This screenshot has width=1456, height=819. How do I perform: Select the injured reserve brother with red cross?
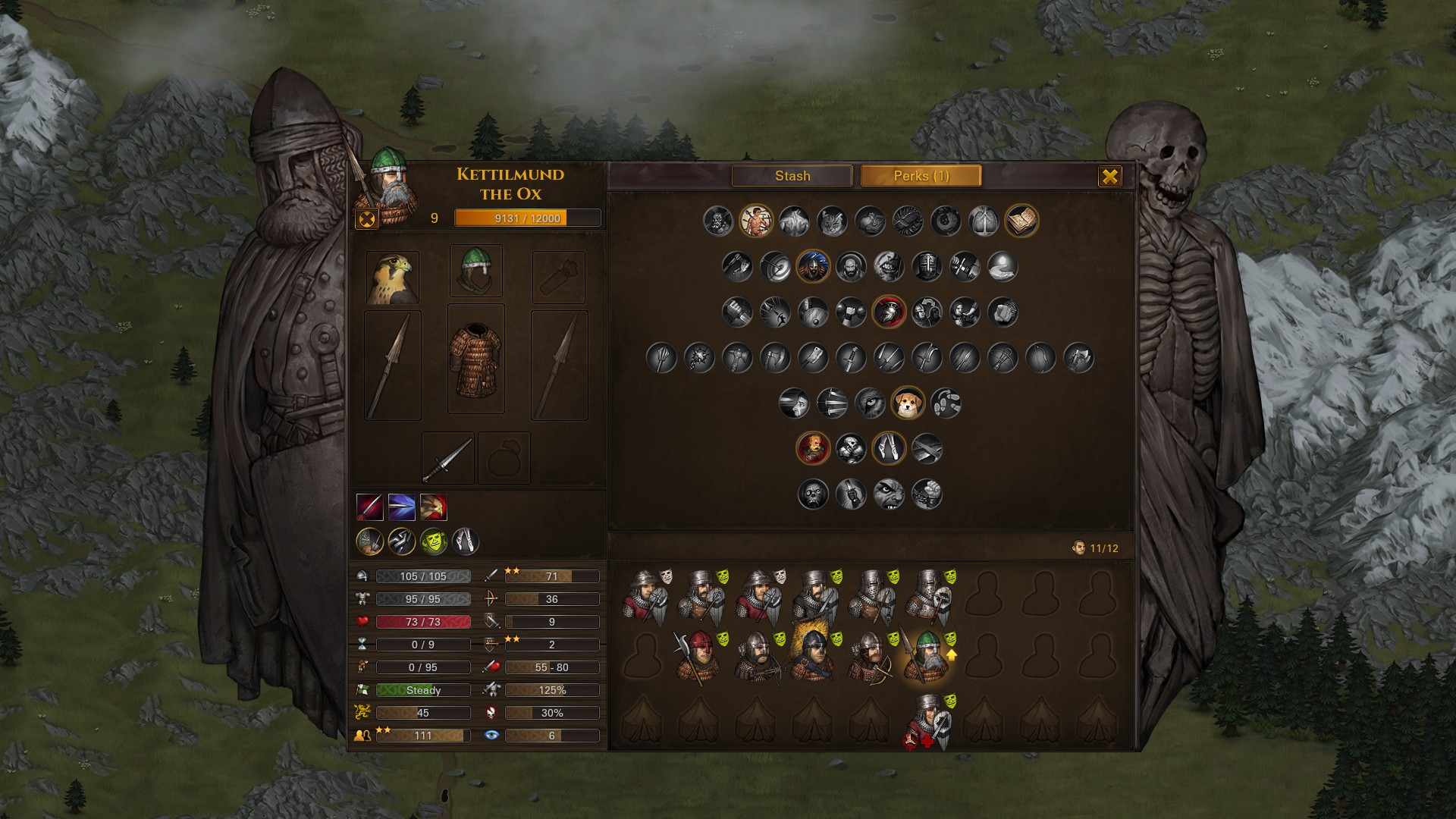[x=927, y=721]
